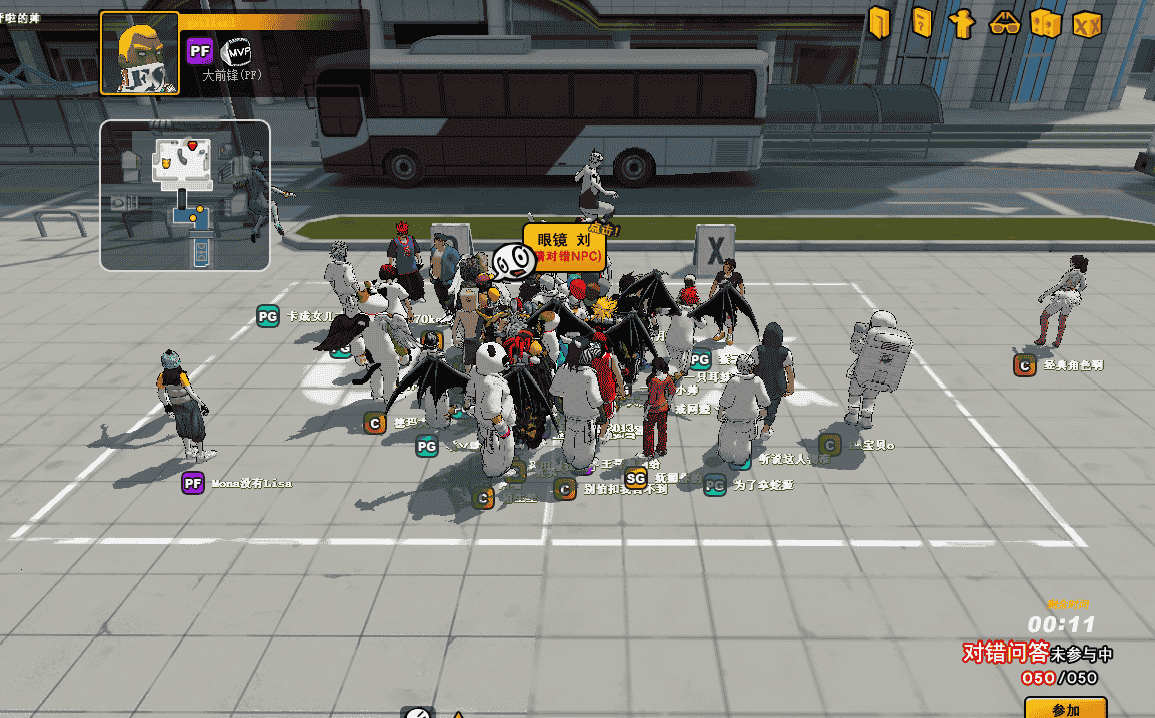Click the twin yellow lockers icon

[1045, 23]
